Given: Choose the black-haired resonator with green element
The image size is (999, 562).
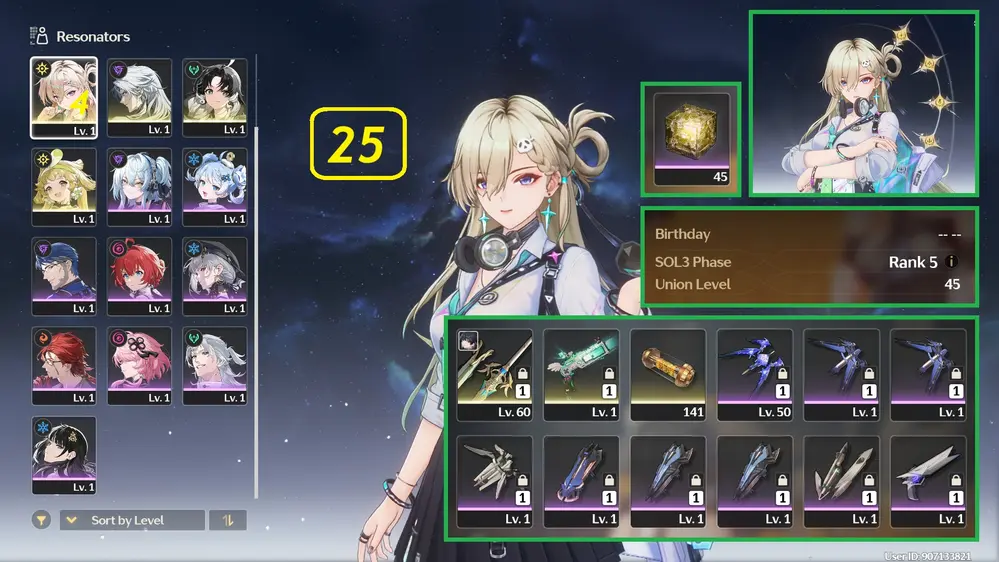Looking at the screenshot, I should (x=214, y=97).
